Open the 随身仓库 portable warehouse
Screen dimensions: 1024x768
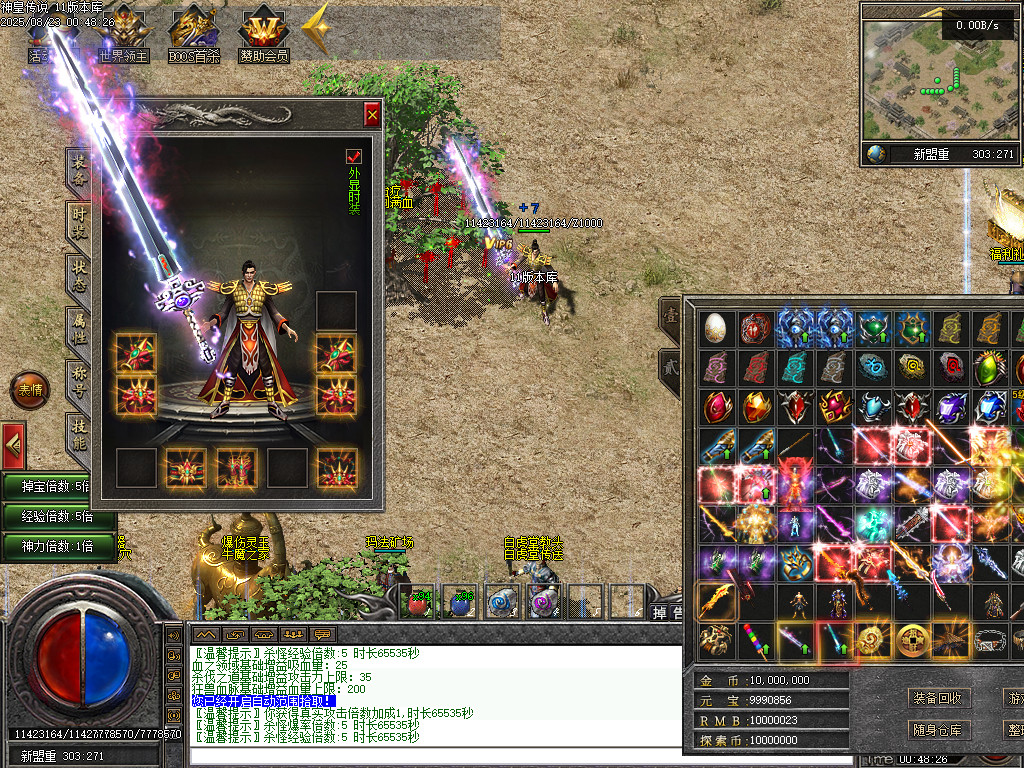pyautogui.click(x=937, y=730)
